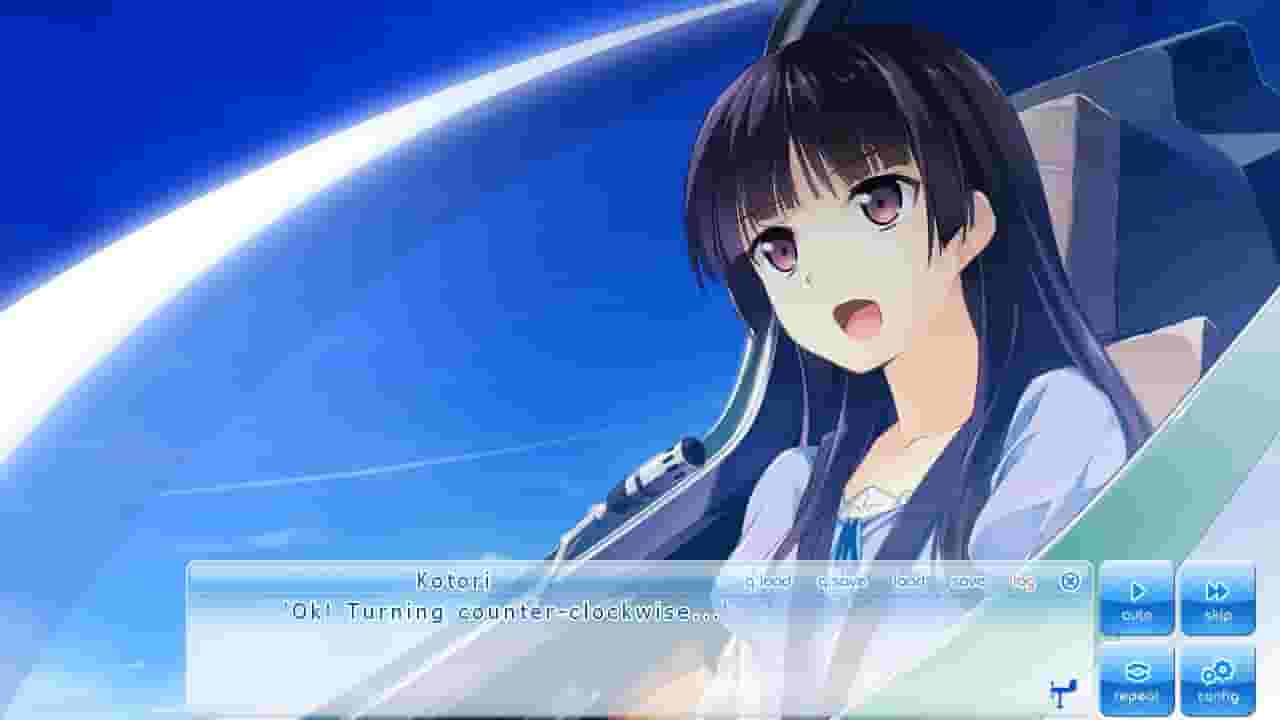Quick load the game with q.load
1280x720 pixels.
click(x=768, y=580)
